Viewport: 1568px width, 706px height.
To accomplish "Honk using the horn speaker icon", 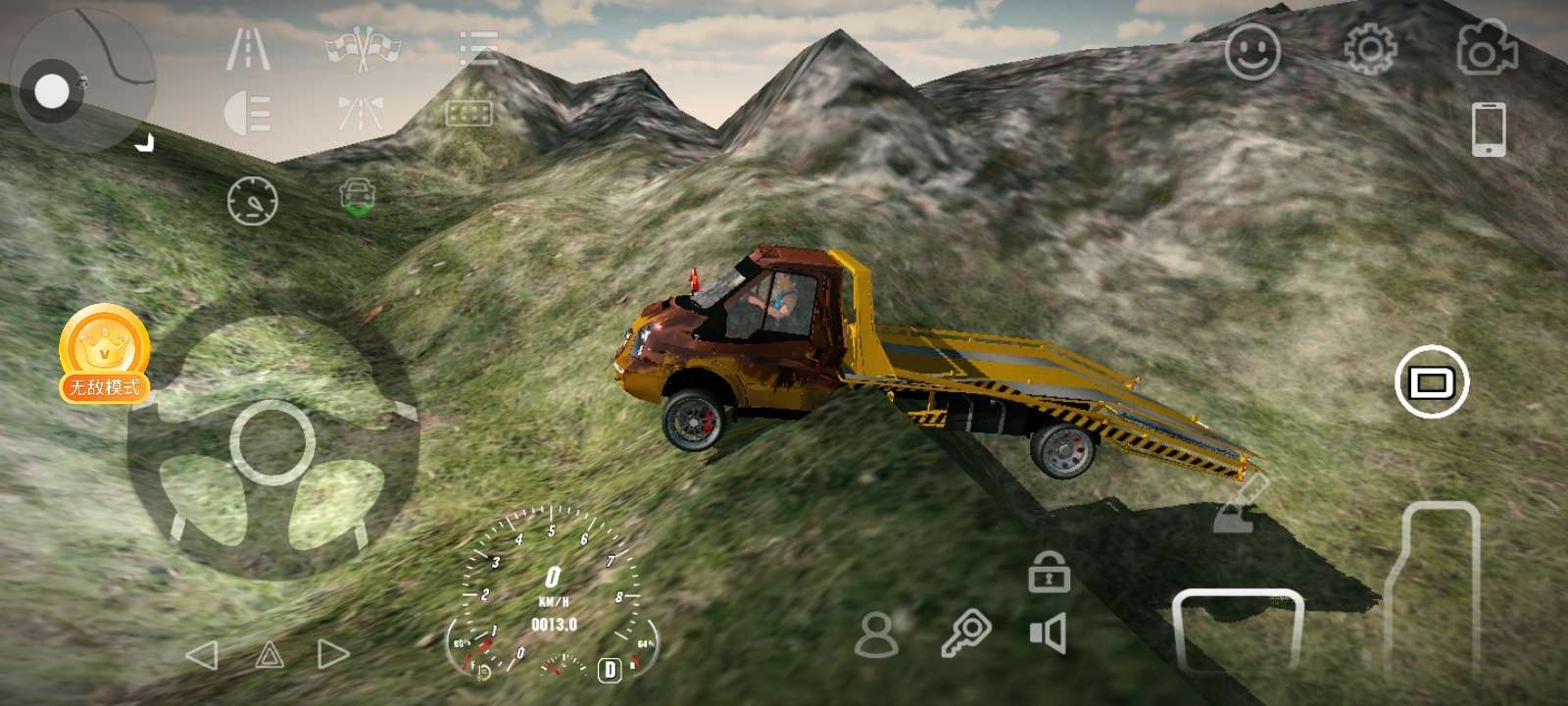I will tap(1048, 633).
